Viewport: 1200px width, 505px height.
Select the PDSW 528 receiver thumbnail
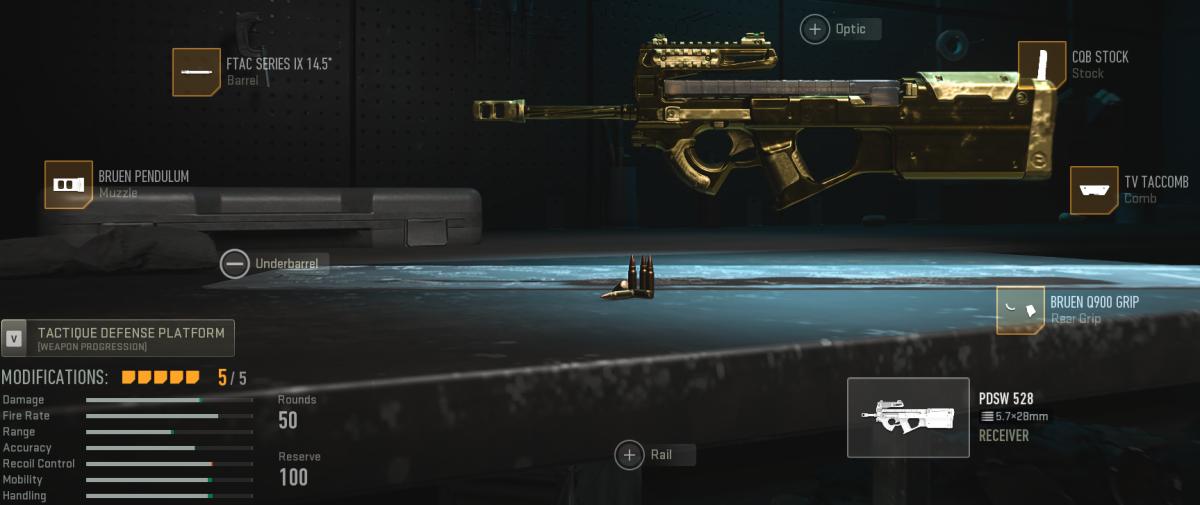click(908, 418)
